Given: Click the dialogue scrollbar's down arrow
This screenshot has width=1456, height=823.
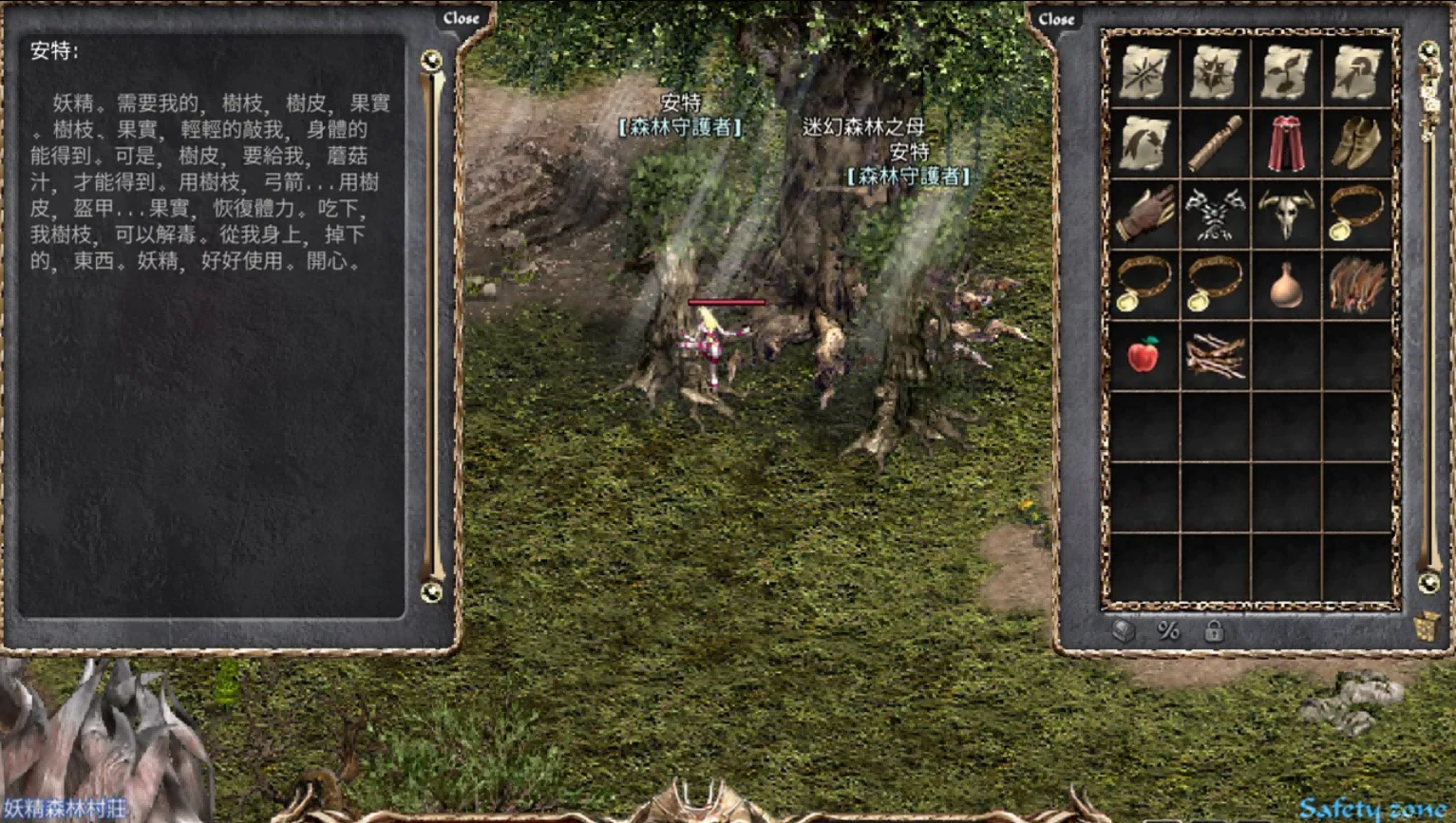Looking at the screenshot, I should click(x=432, y=592).
